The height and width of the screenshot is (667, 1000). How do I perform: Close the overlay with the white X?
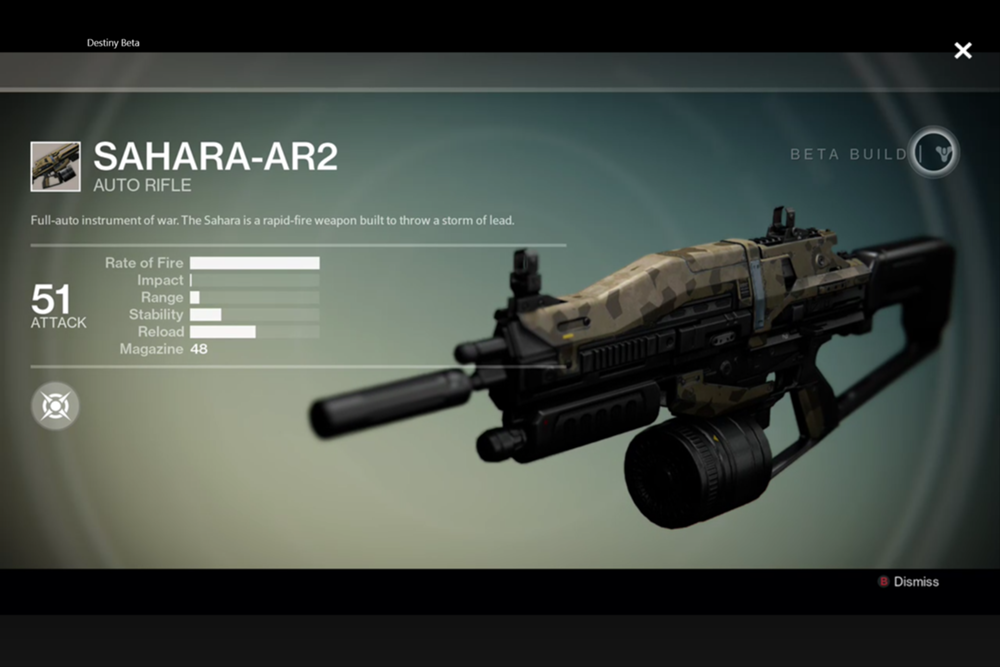(x=962, y=50)
